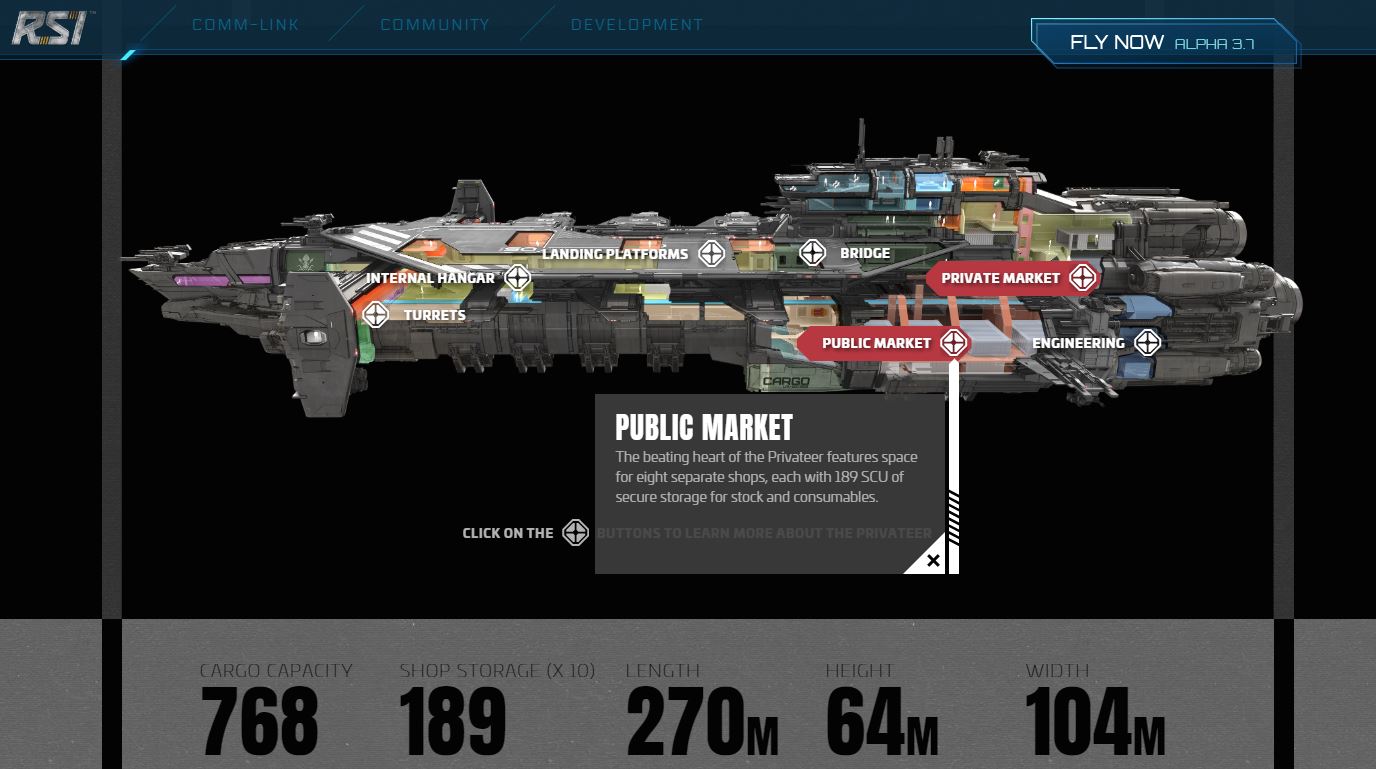
Task: Click the Fly Now Alpha 3.7 button
Action: coord(1163,43)
